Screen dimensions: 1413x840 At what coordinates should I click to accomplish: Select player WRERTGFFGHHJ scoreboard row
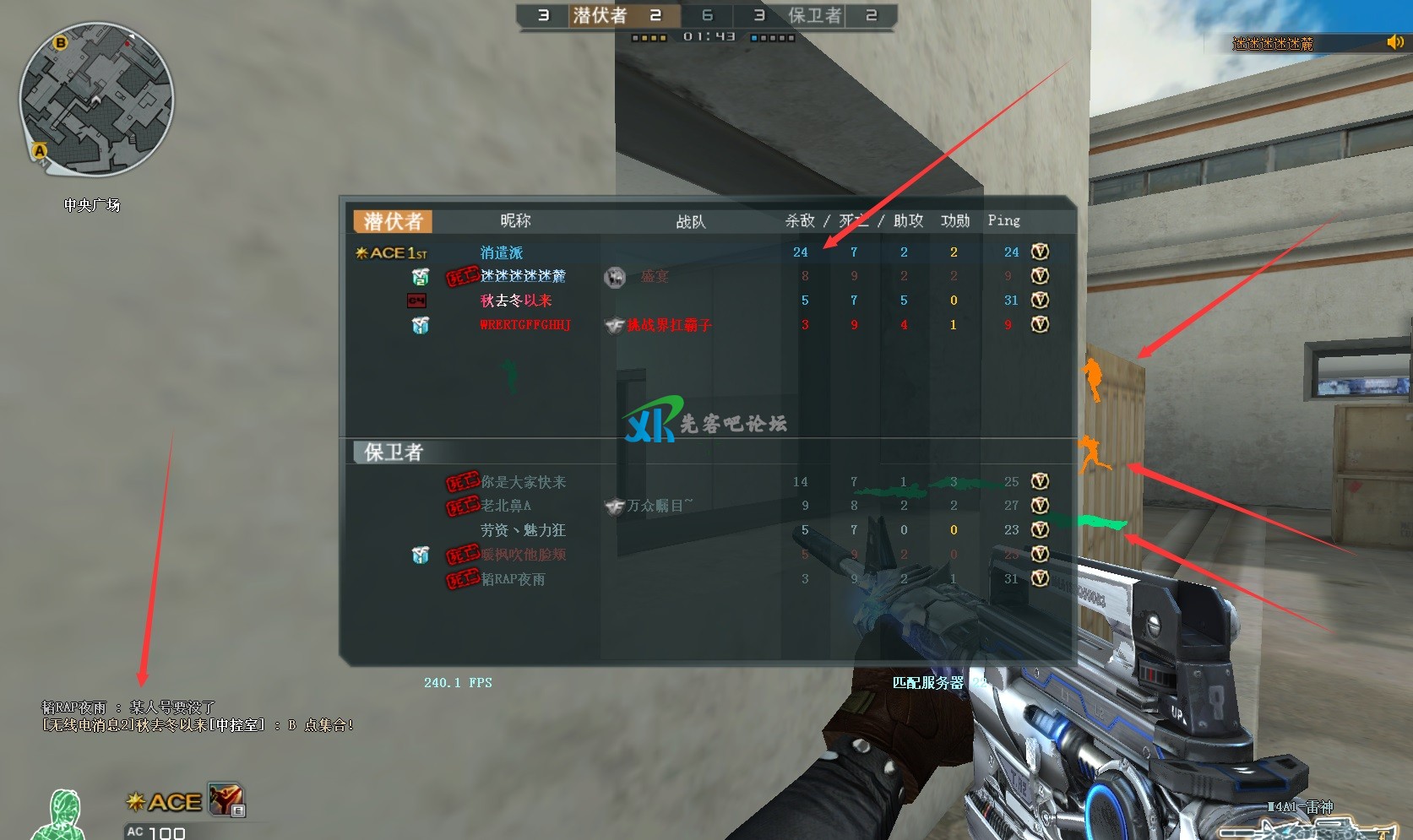(524, 325)
